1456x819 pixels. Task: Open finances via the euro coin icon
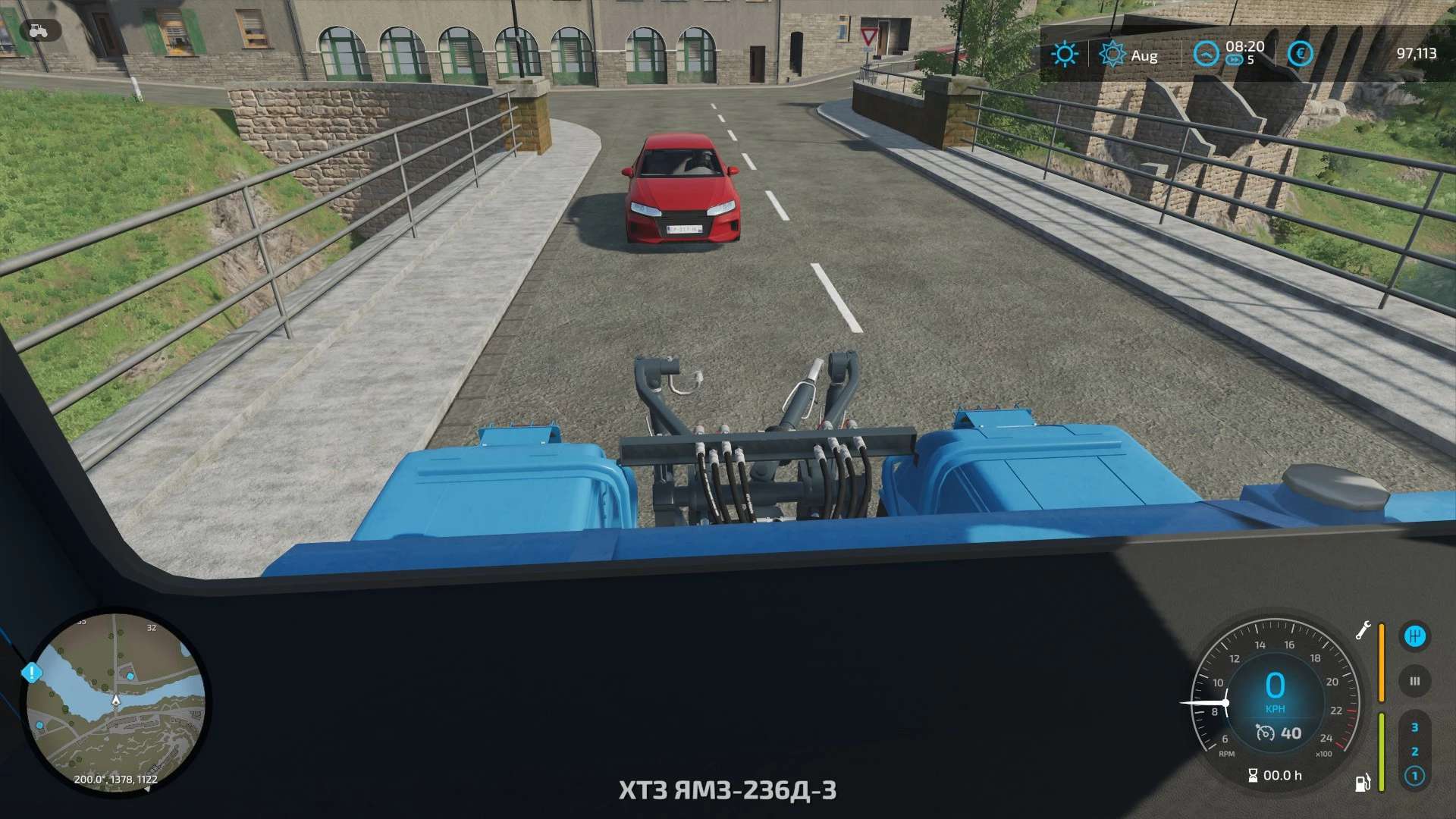pyautogui.click(x=1300, y=54)
